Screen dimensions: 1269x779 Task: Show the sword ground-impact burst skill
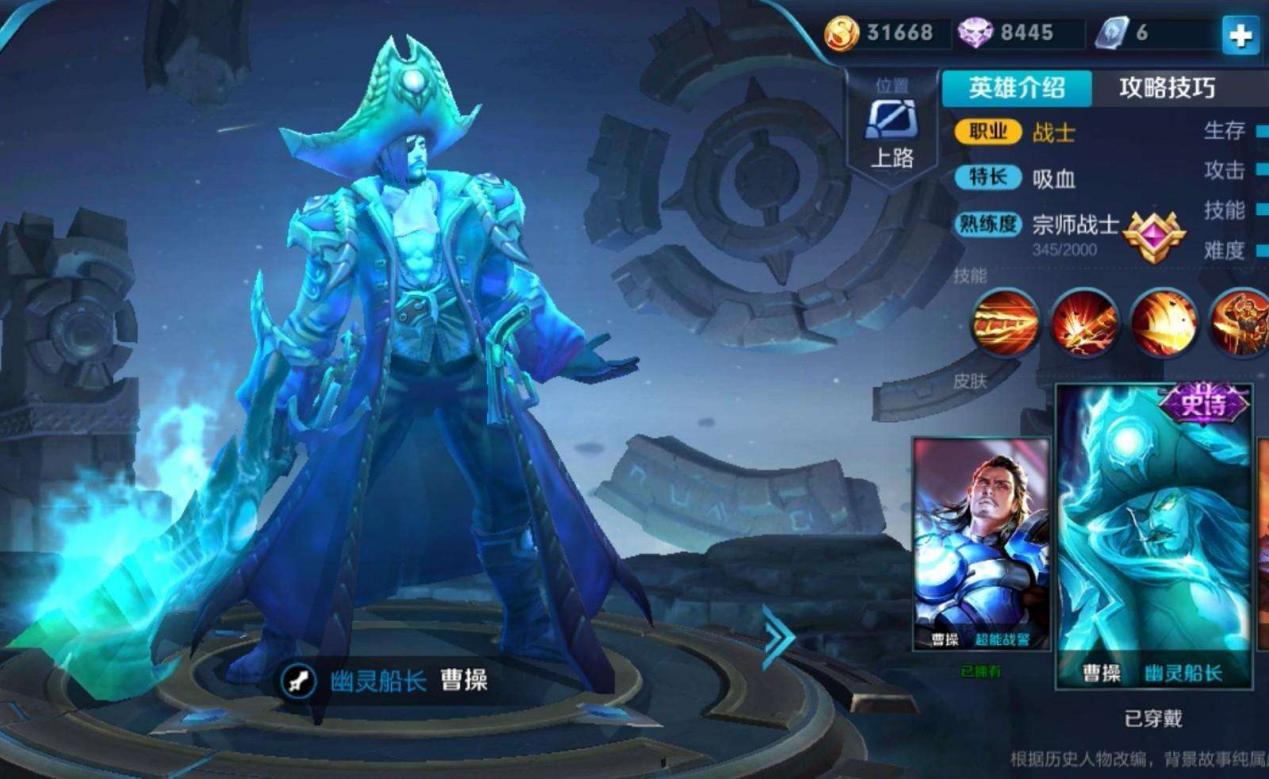1084,323
